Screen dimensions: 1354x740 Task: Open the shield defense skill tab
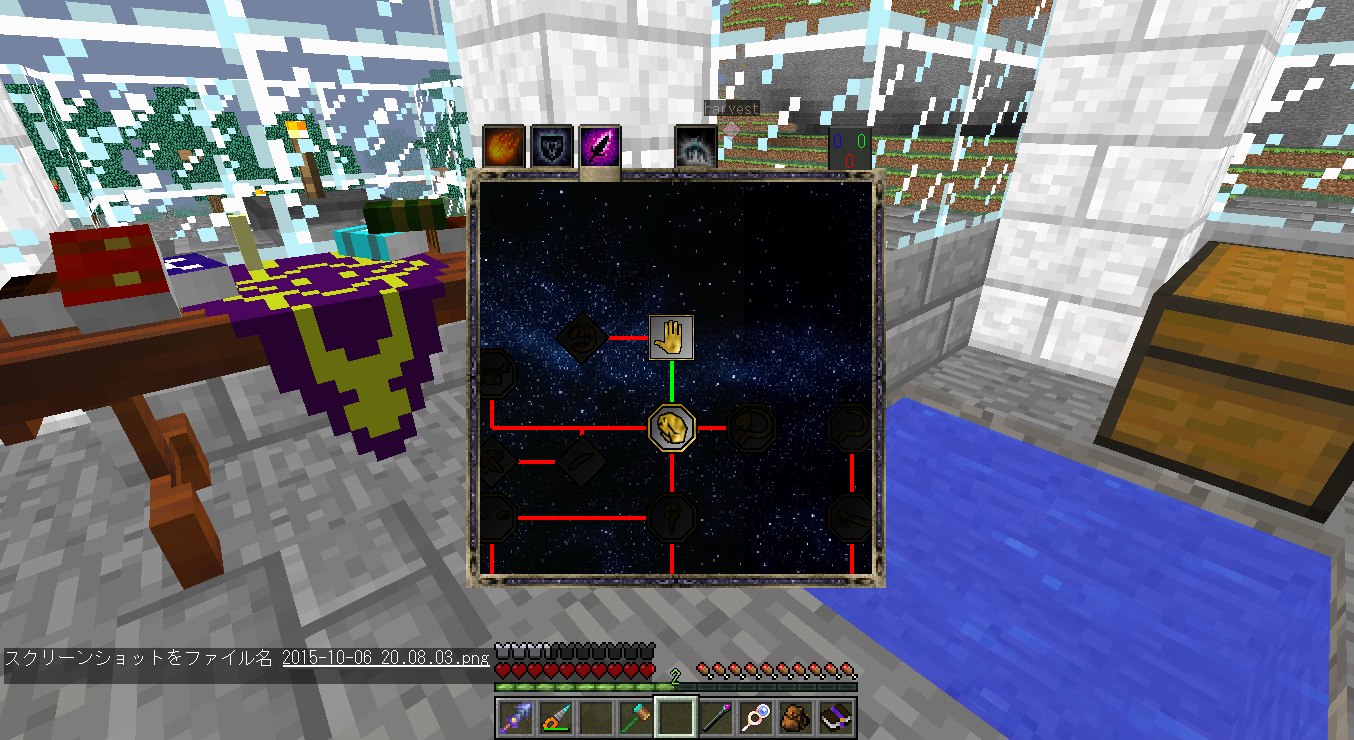(549, 145)
